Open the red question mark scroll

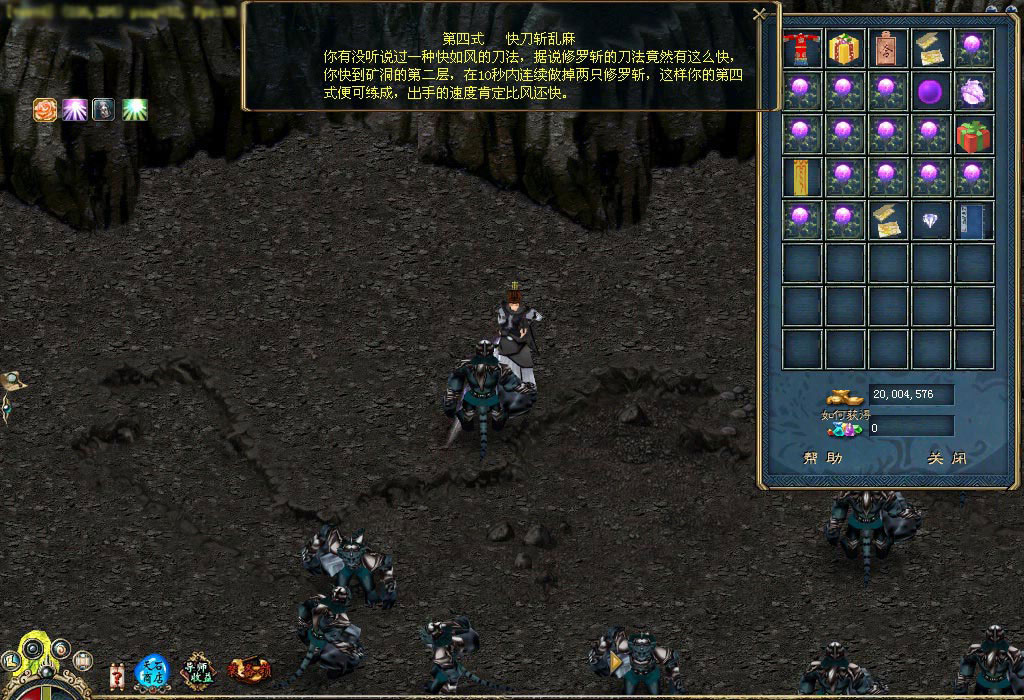coord(116,675)
